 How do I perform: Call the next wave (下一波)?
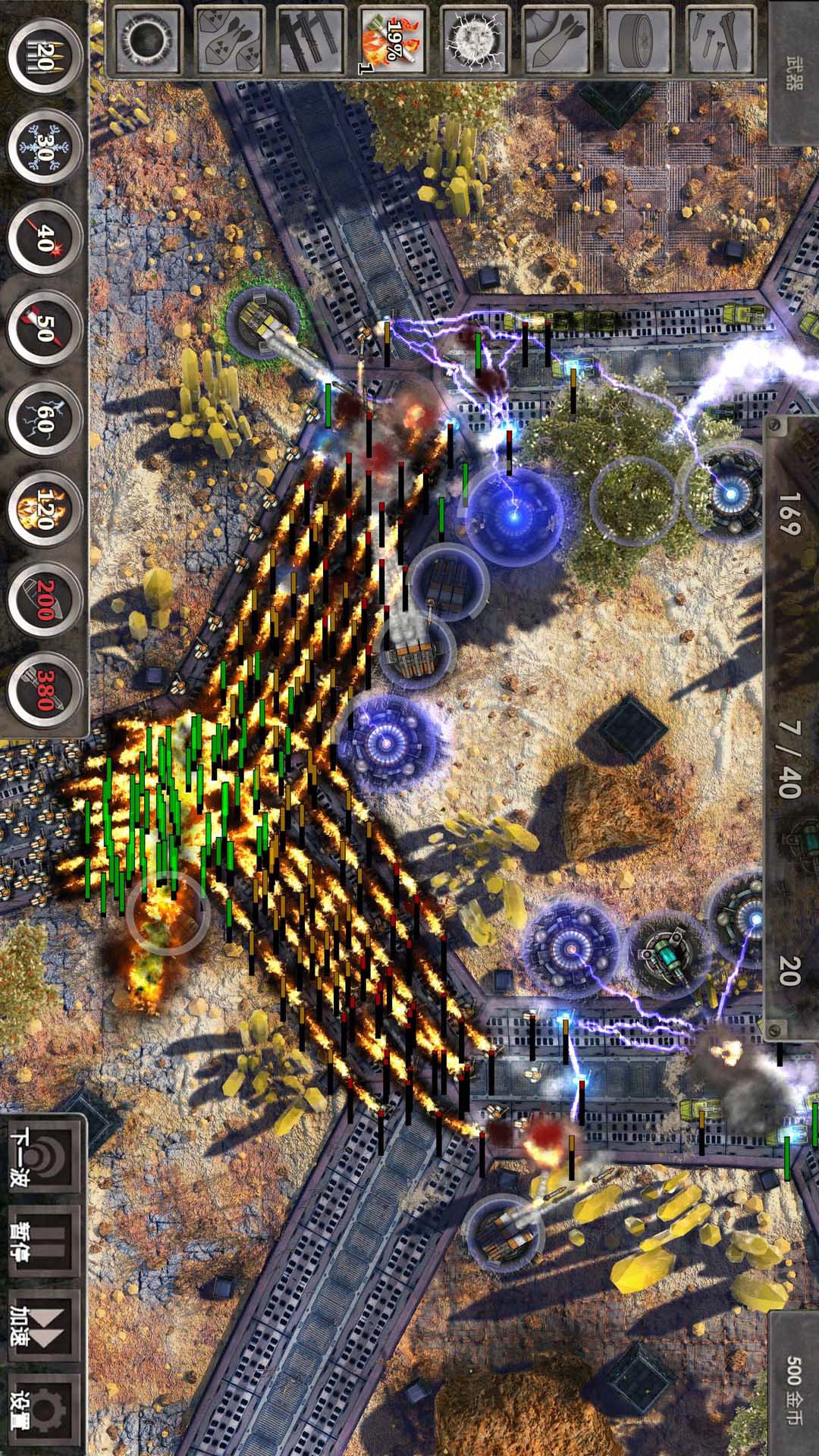44,1158
